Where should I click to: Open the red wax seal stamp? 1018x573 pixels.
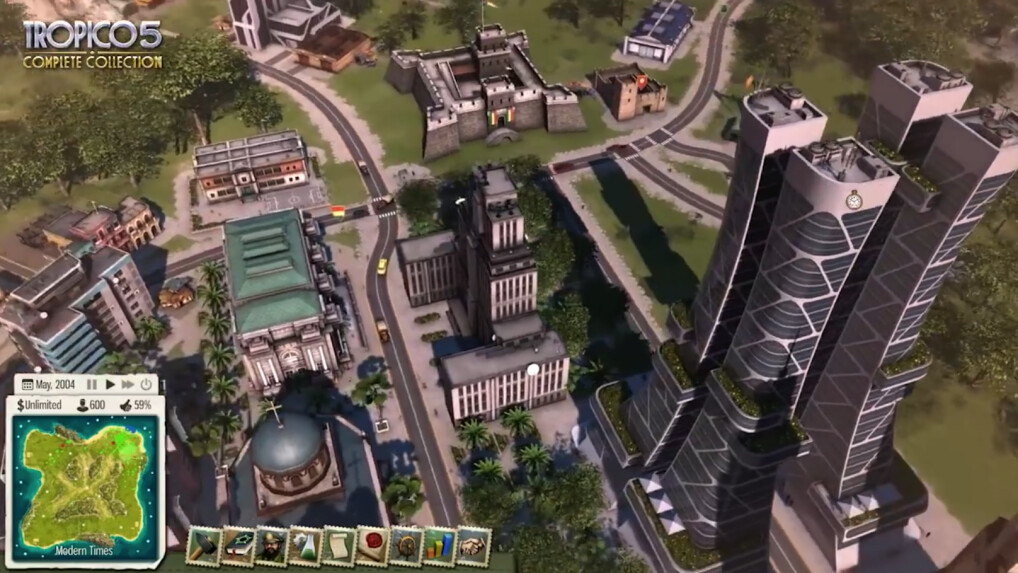point(372,546)
